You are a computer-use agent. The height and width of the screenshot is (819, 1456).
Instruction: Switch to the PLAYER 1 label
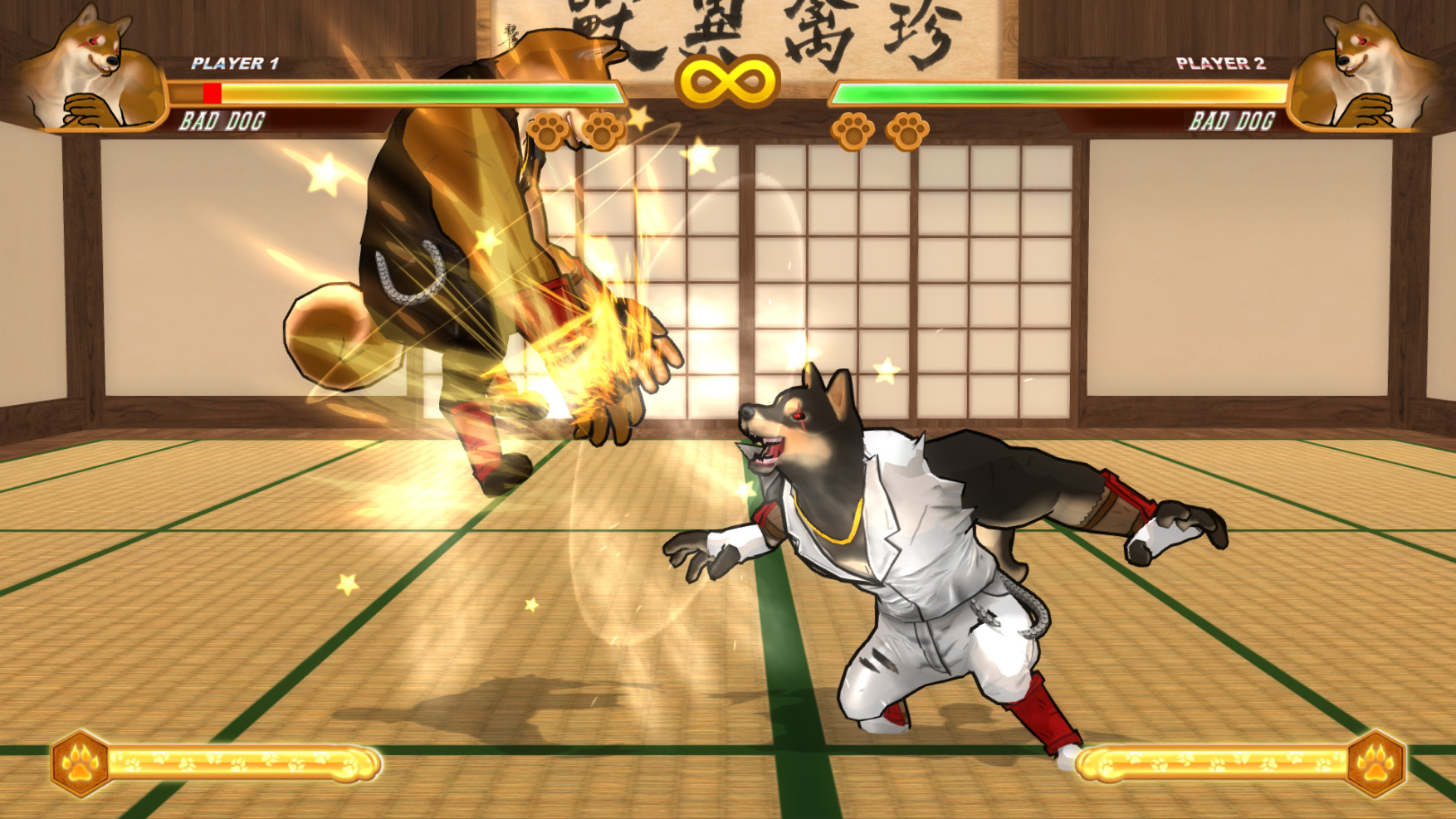click(237, 61)
